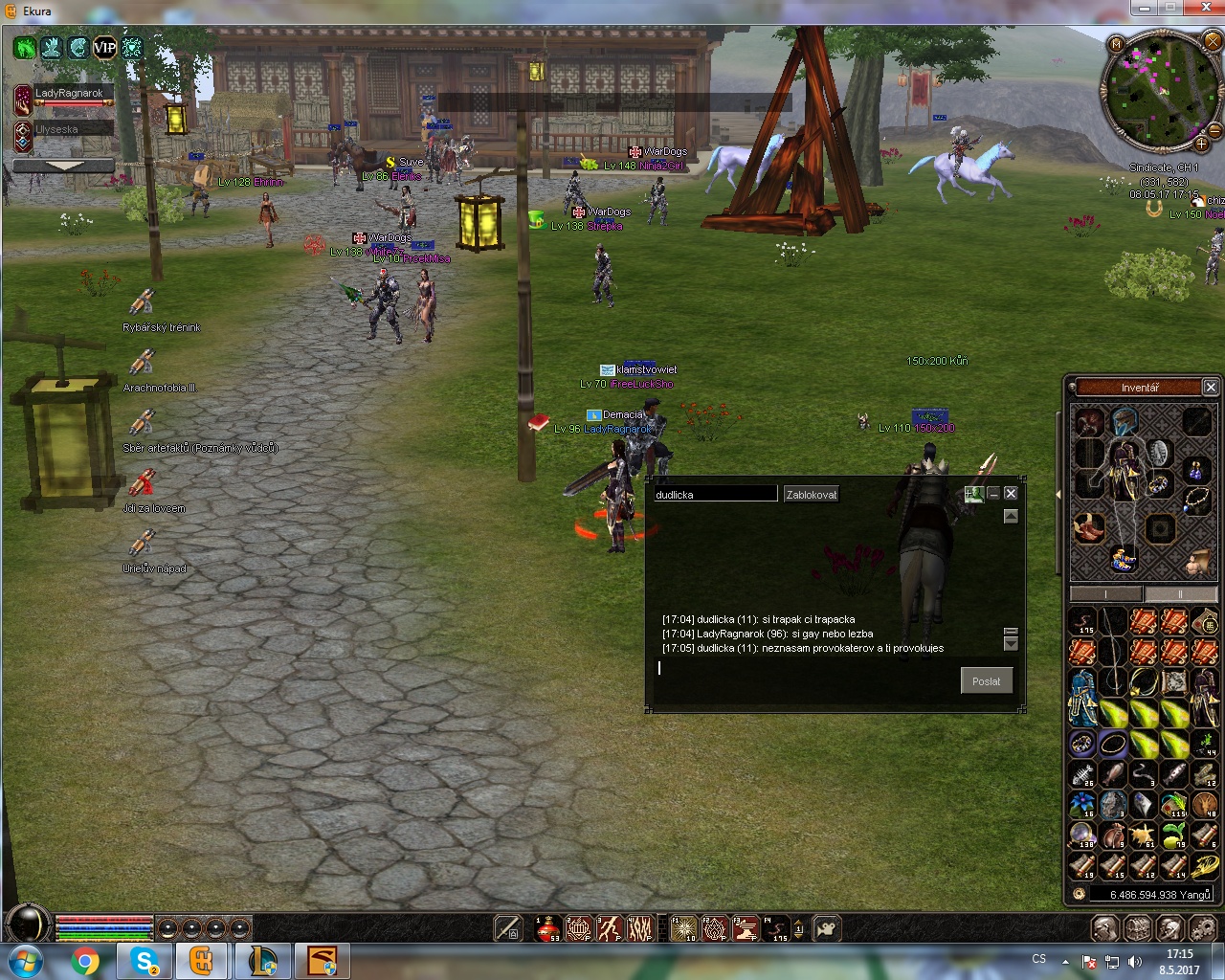This screenshot has width=1225, height=980.
Task: Minimize the whisper chat window
Action: (993, 494)
